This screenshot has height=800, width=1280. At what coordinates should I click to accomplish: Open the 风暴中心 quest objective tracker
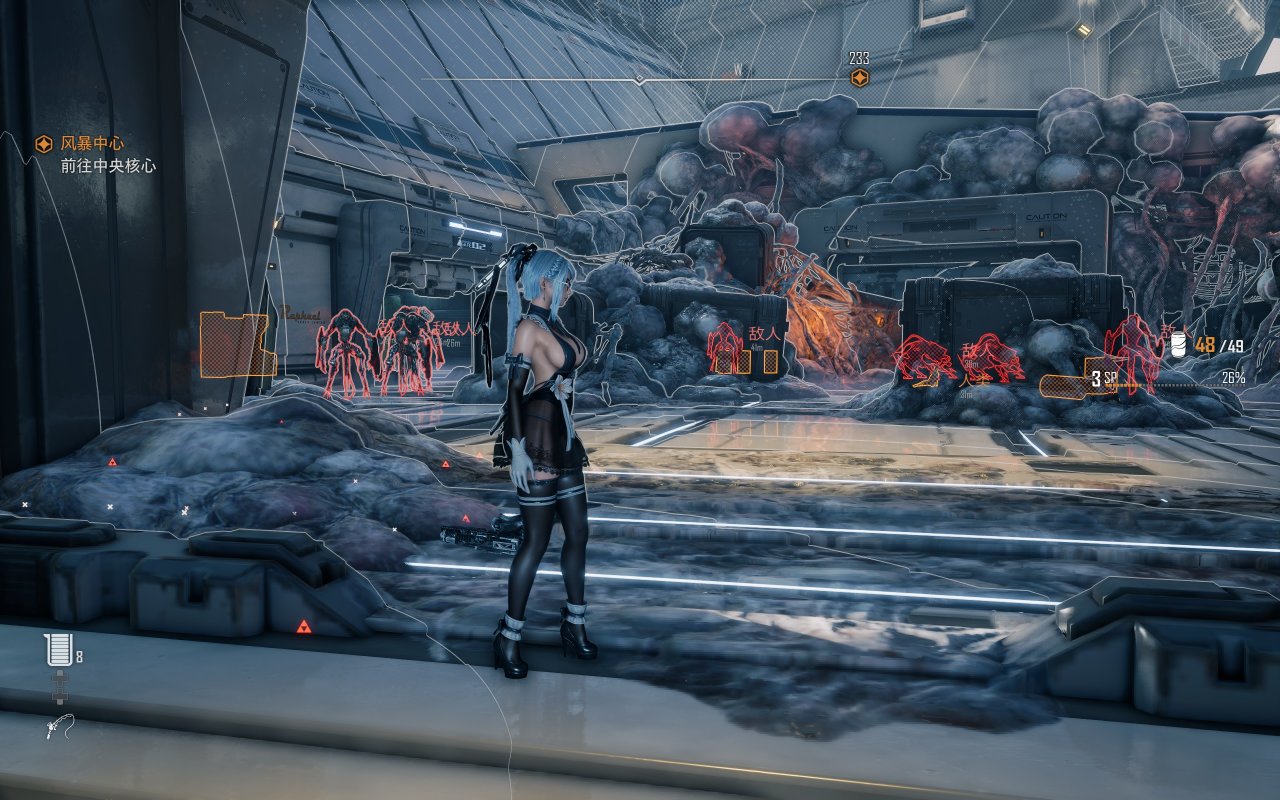[x=91, y=145]
